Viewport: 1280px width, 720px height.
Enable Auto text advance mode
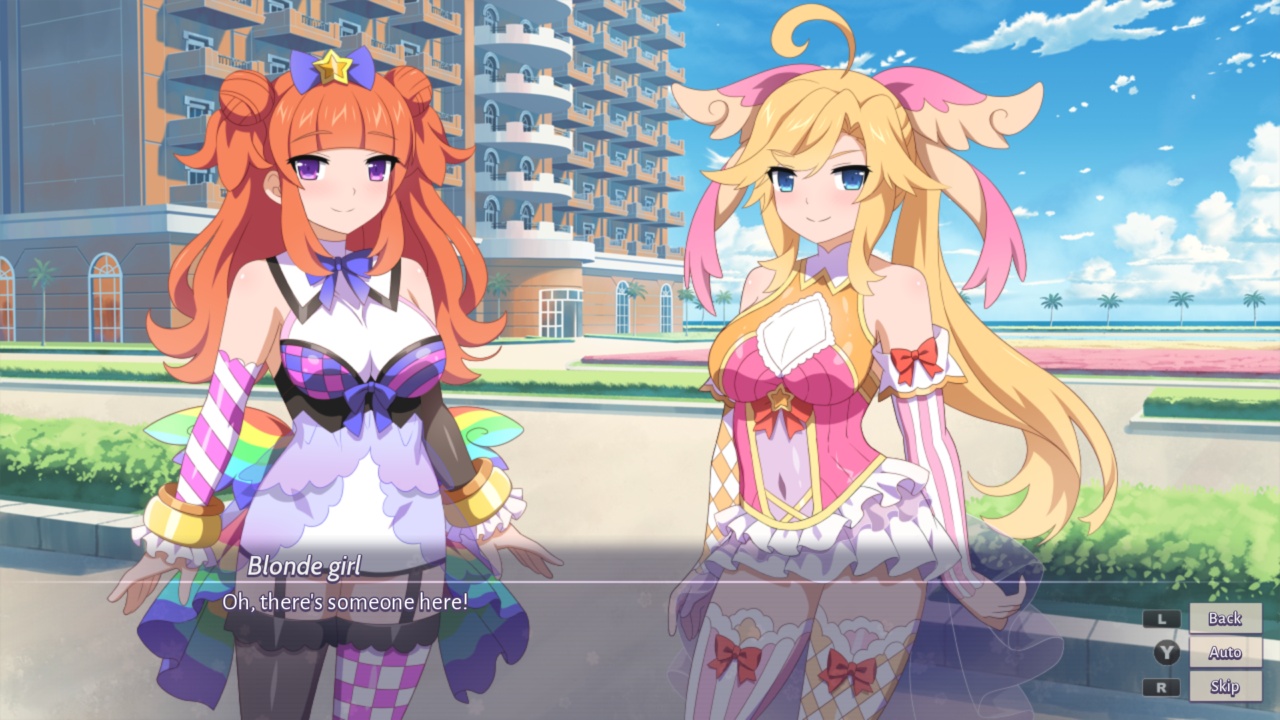1224,654
